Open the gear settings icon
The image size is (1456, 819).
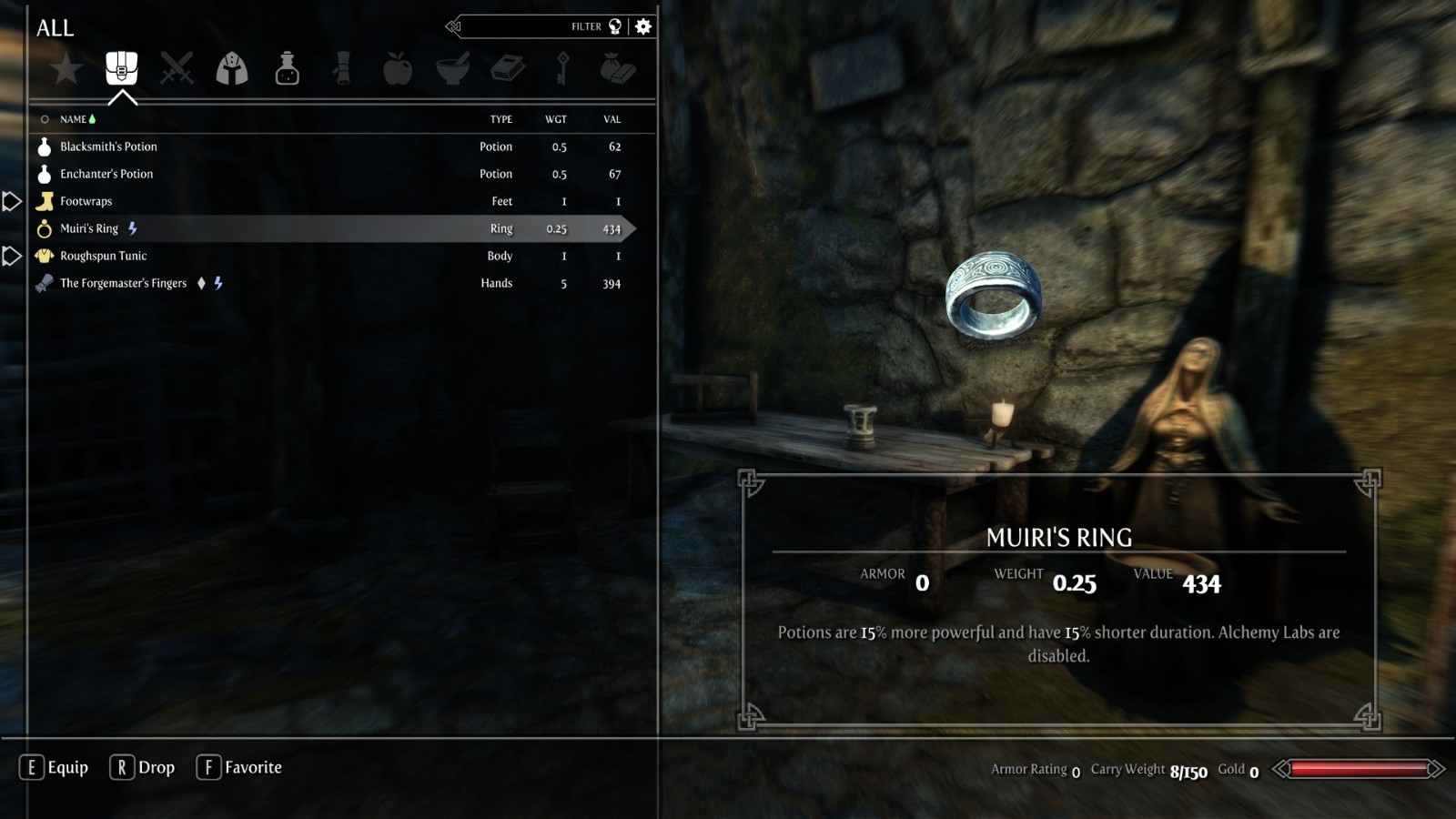click(x=643, y=26)
